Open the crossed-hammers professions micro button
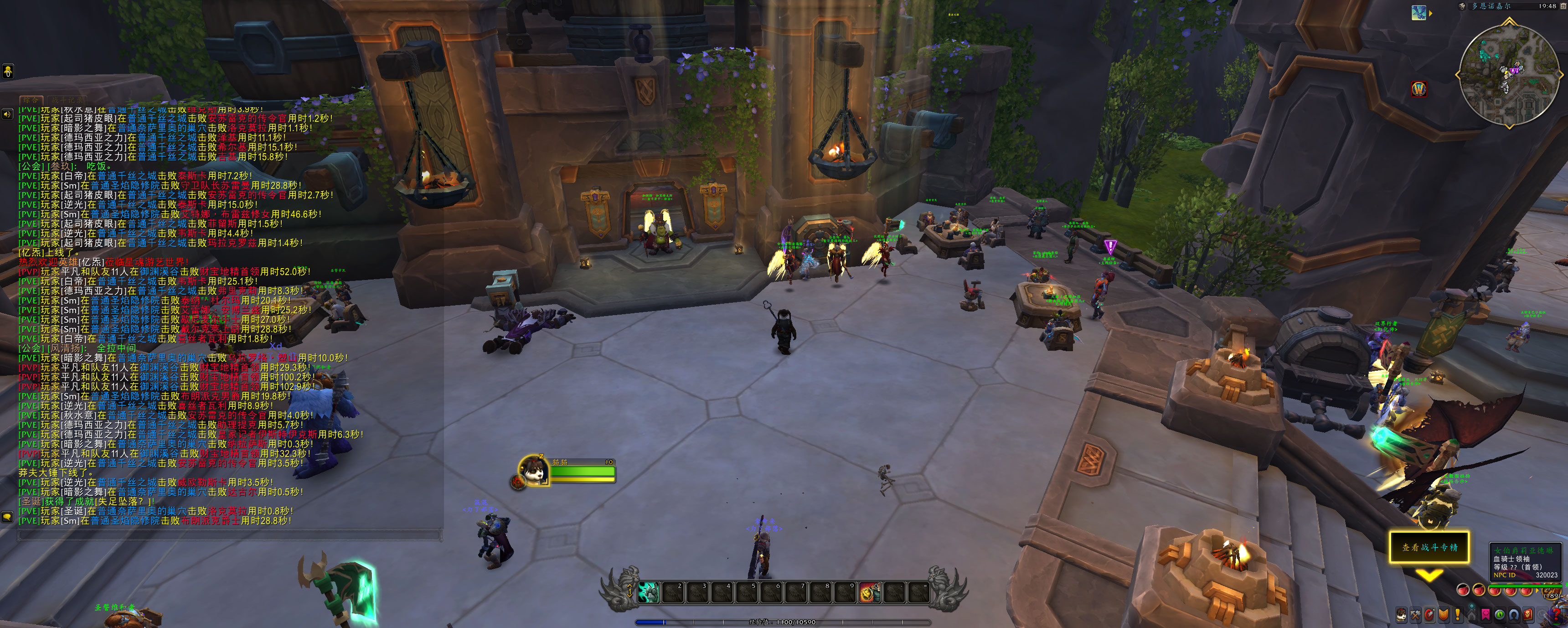 coord(1415,615)
